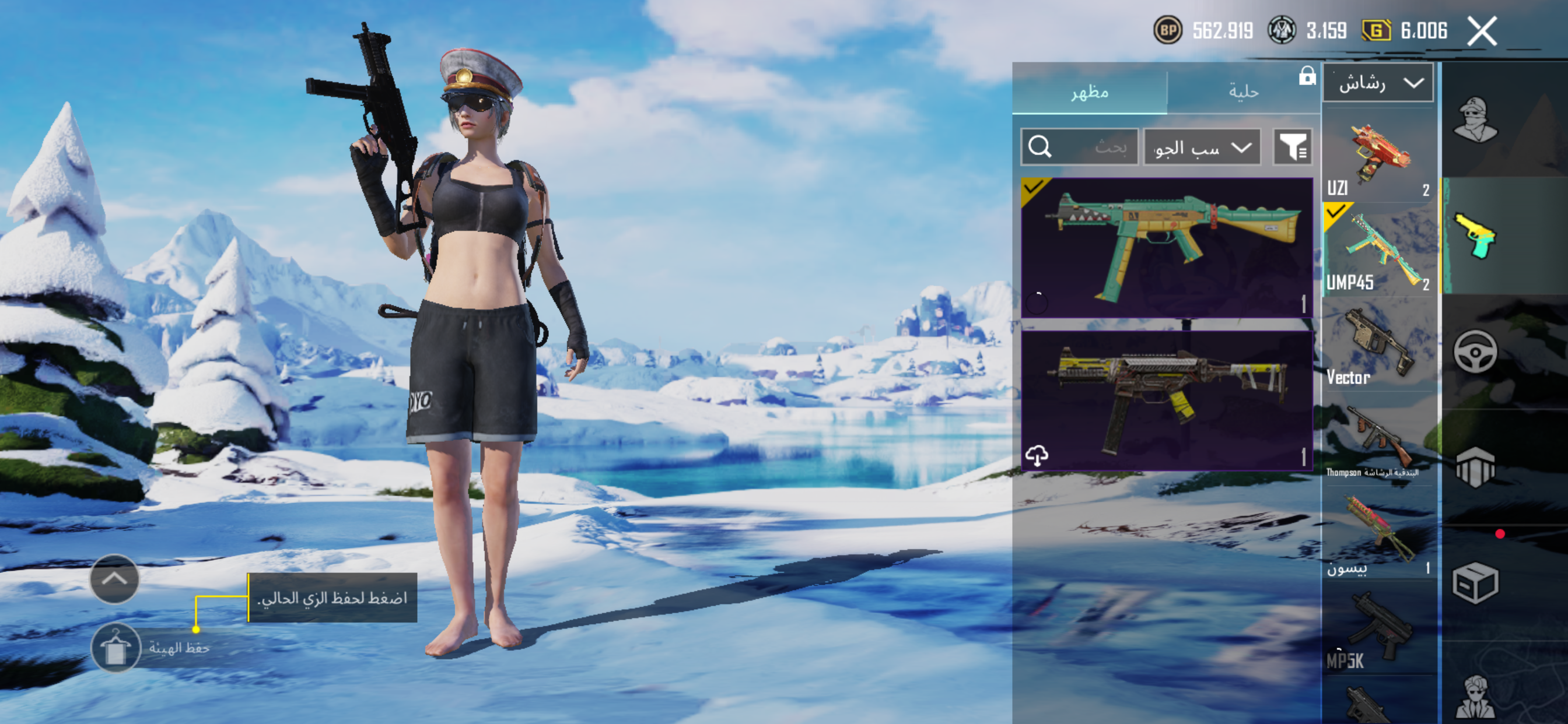This screenshot has height=724, width=1568.
Task: Choose the UZI weapon from the list
Action: point(1378,158)
